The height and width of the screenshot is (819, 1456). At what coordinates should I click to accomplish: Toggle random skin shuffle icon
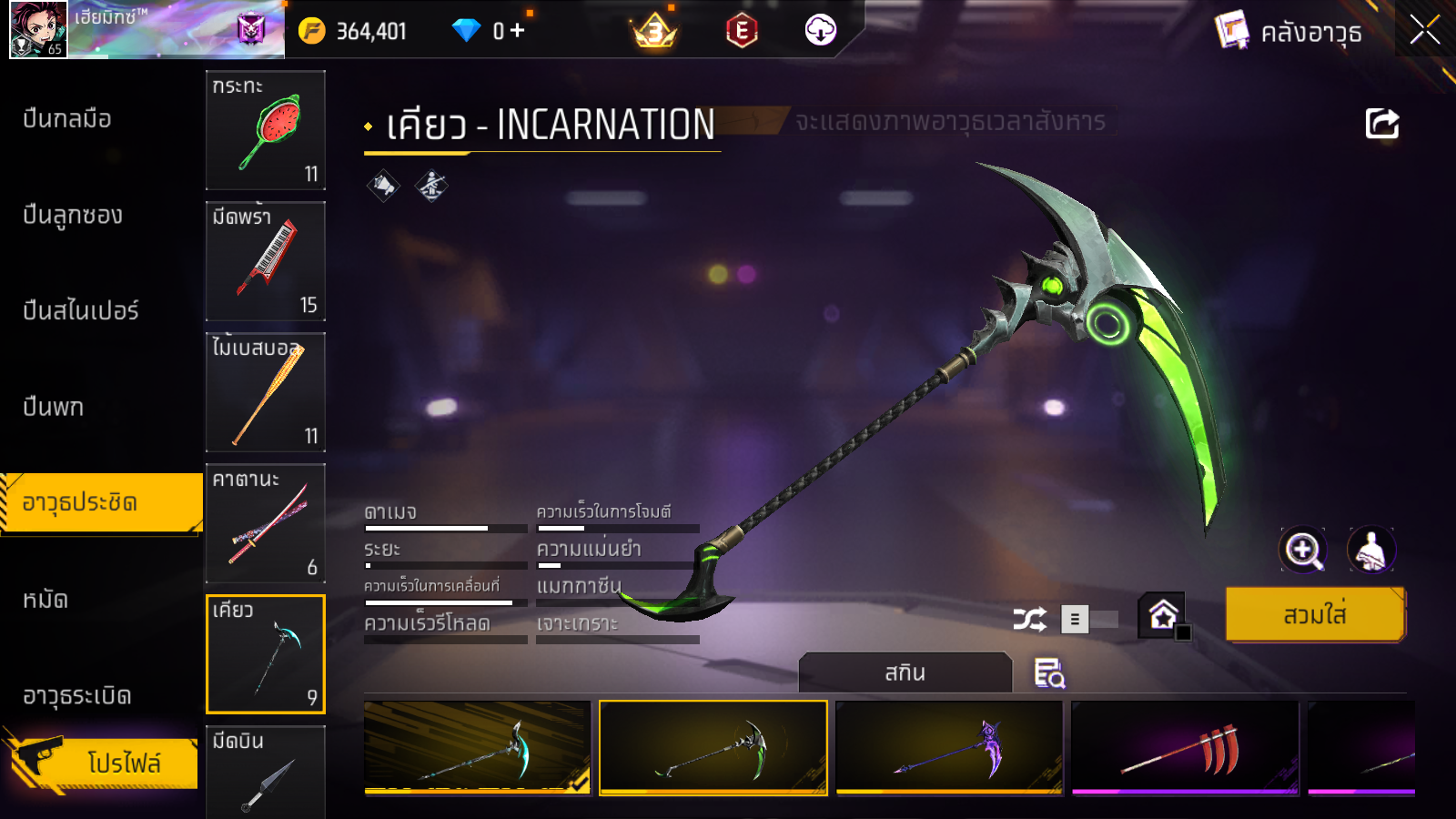1029,620
